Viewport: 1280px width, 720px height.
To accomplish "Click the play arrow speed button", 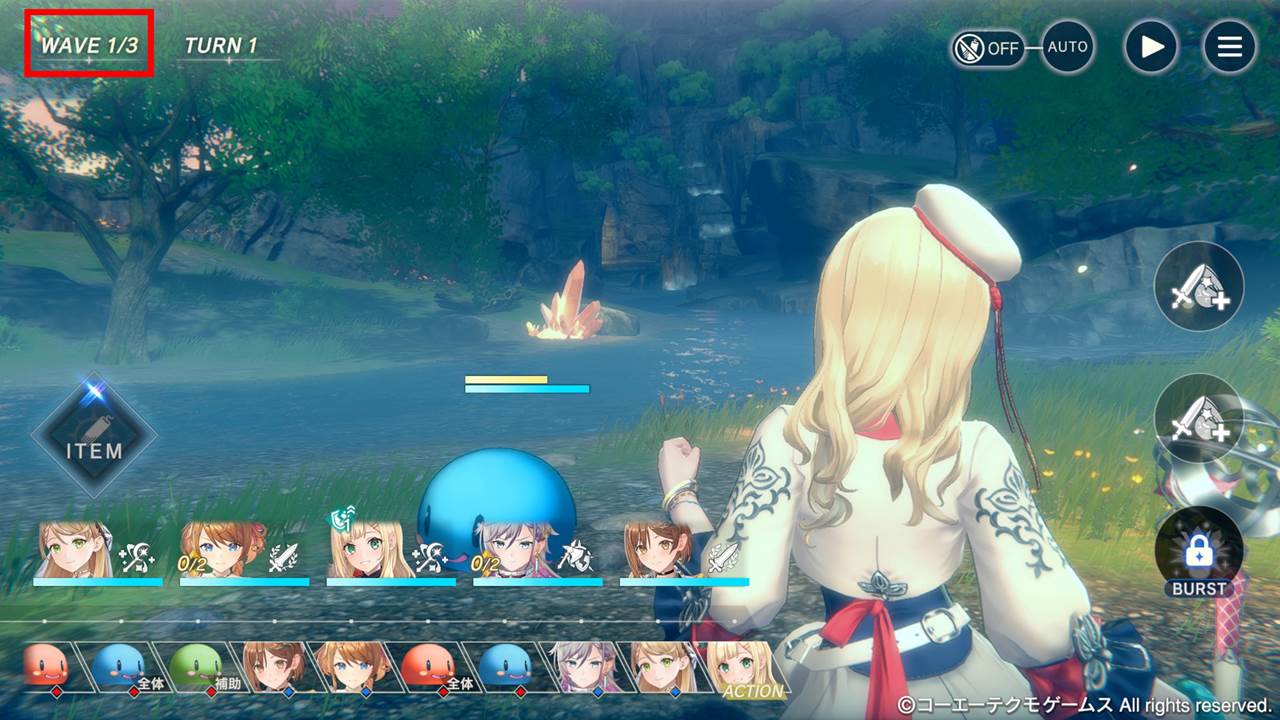I will (x=1151, y=47).
